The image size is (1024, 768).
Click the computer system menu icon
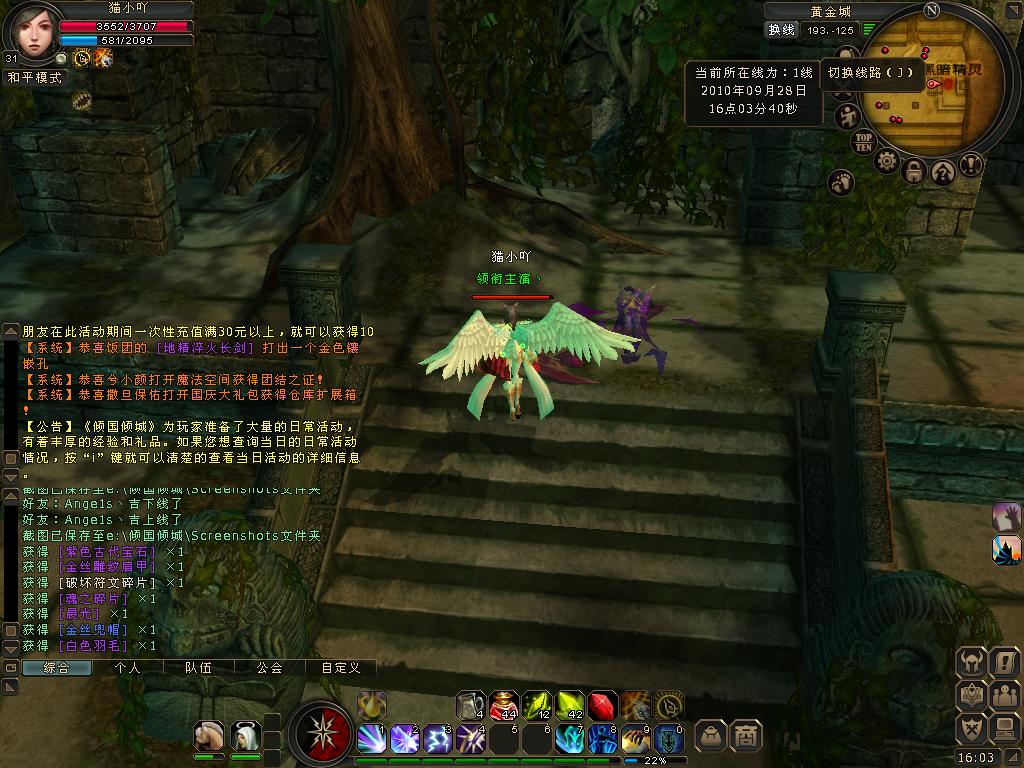coord(1003,728)
